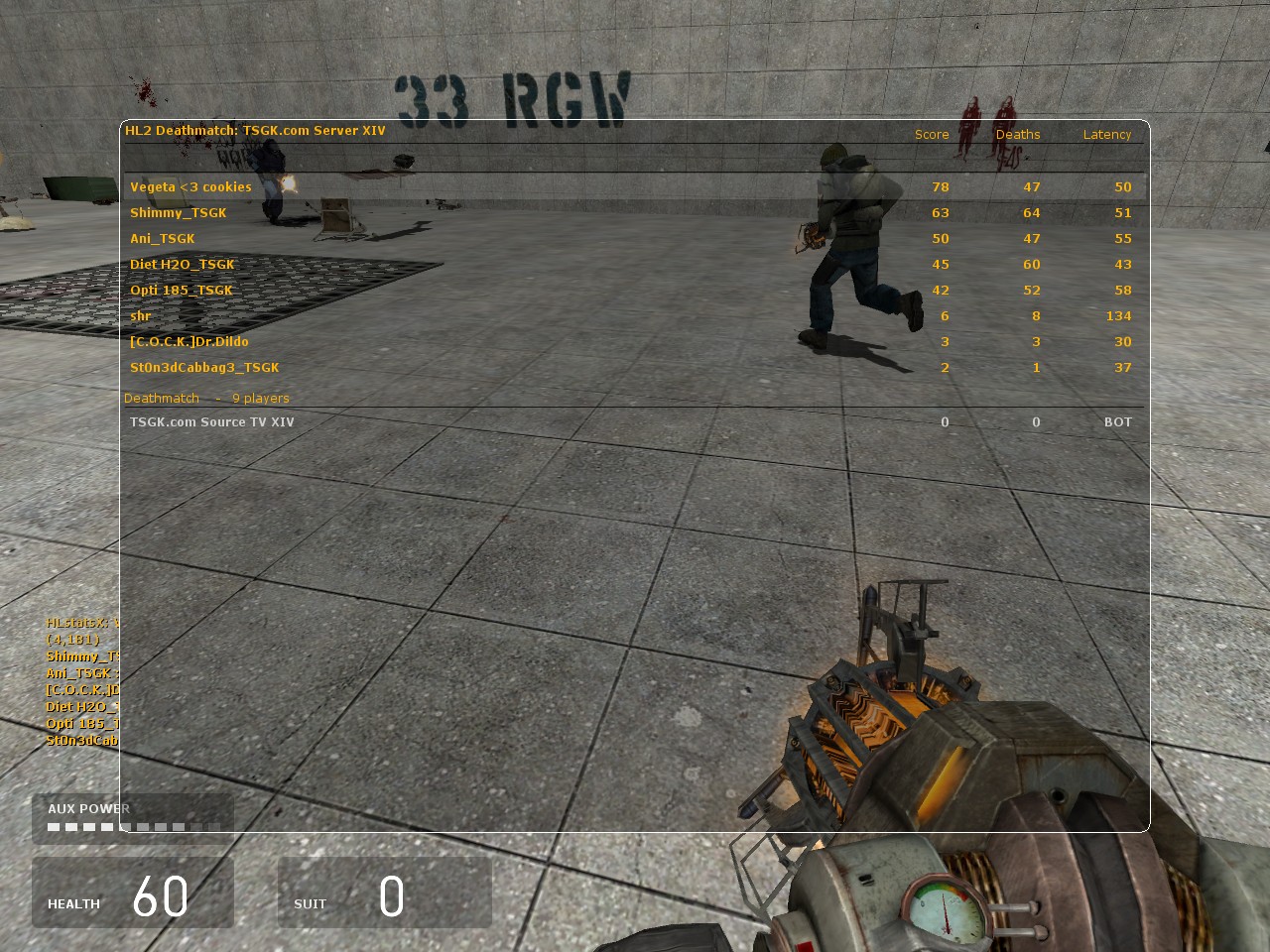
Task: Sort players by Latency
Action: tap(1107, 134)
